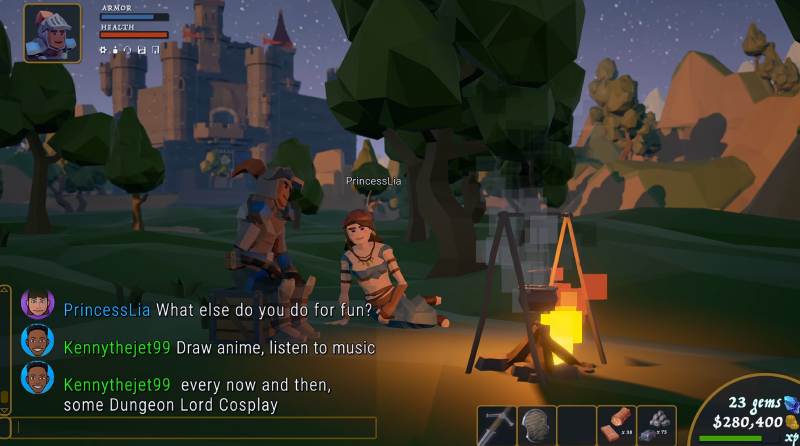Select the round shield hotbar slot
Image resolution: width=800 pixels, height=446 pixels.
click(x=536, y=425)
